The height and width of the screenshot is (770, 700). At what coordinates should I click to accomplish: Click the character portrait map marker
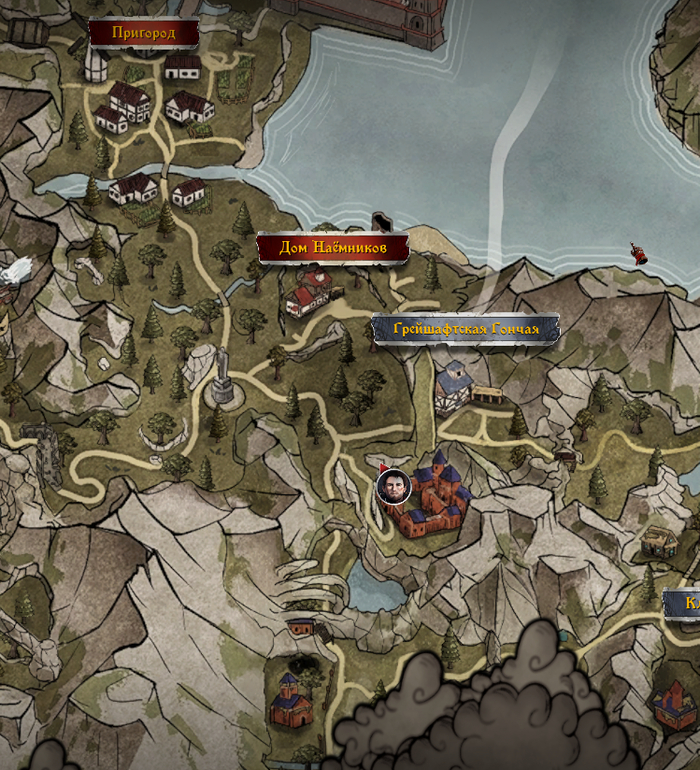[393, 487]
